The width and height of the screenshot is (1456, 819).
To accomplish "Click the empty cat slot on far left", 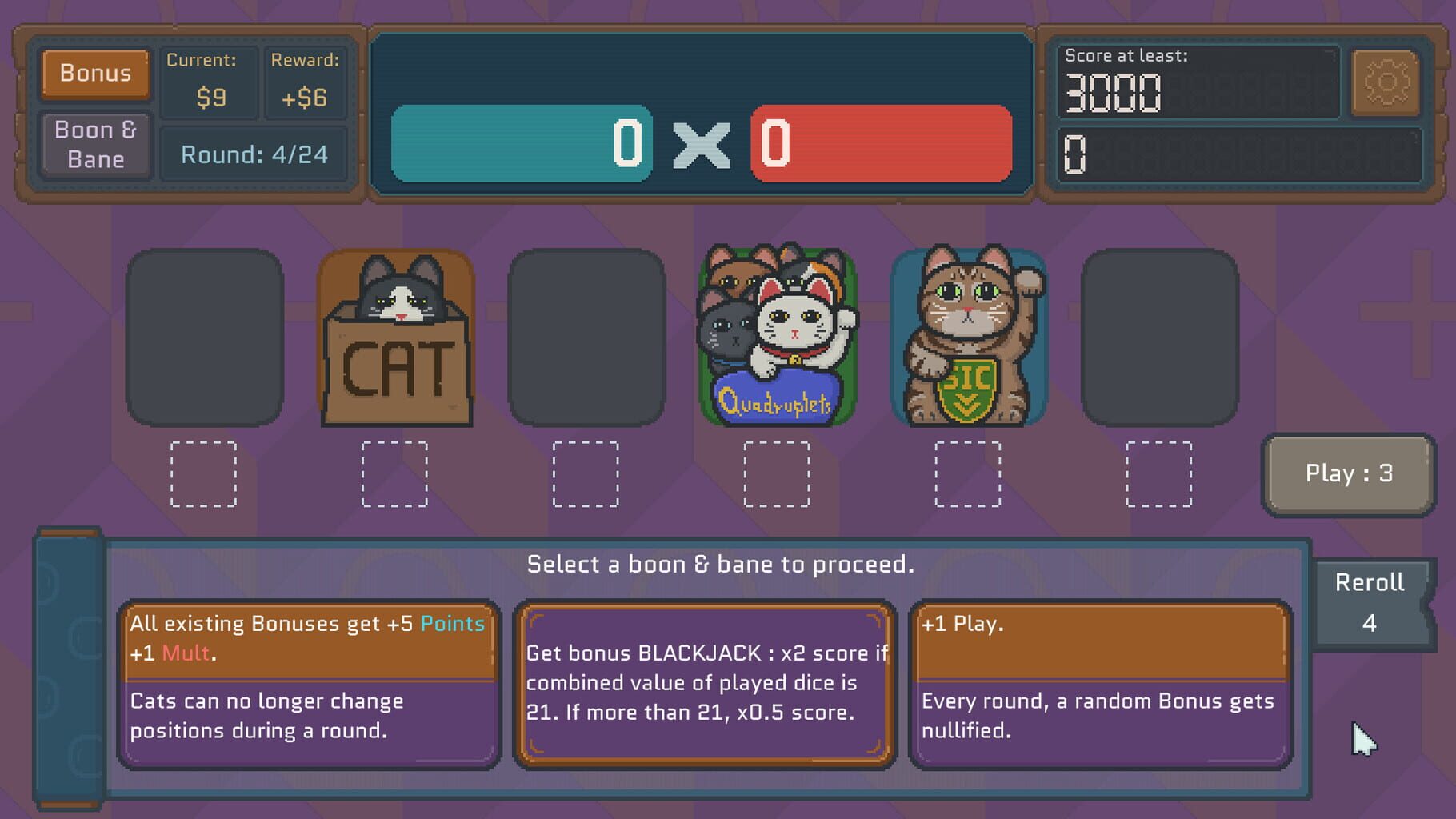I will click(x=206, y=340).
